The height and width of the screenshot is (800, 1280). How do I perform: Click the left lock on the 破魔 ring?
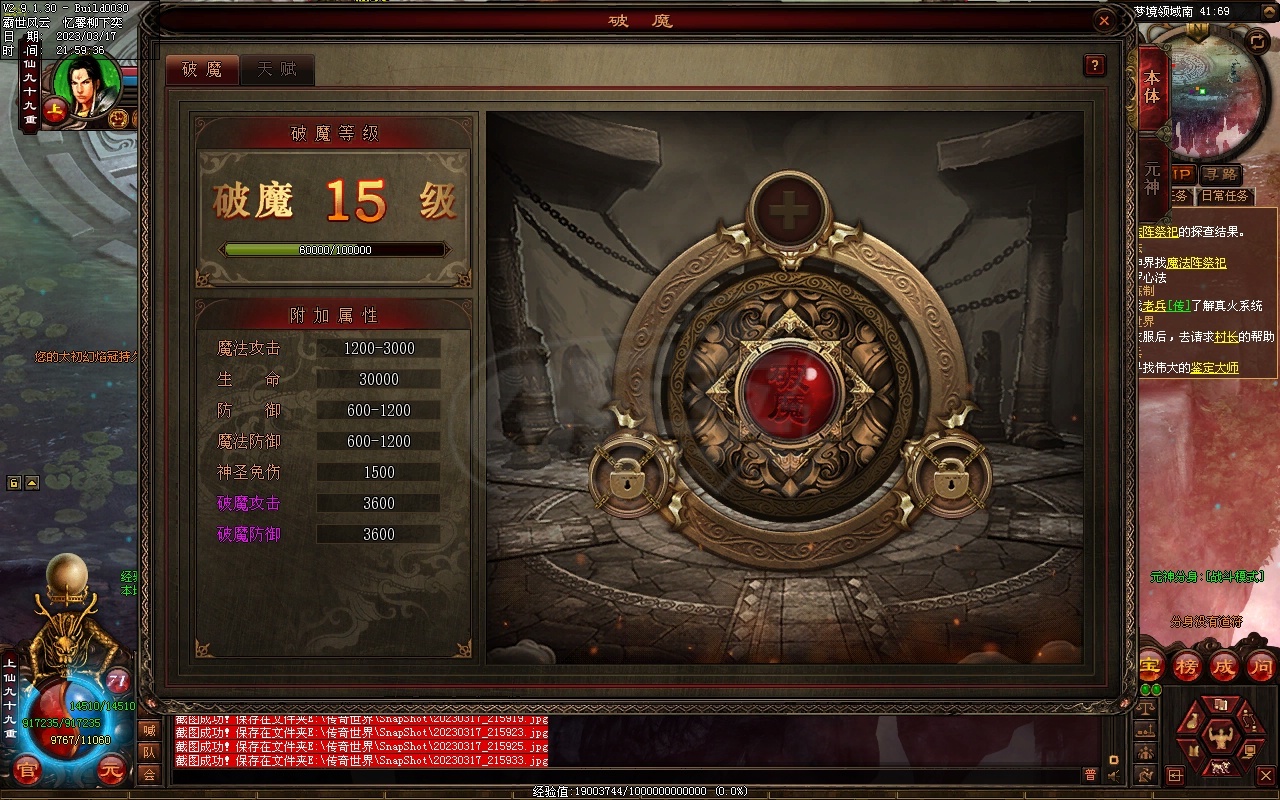[628, 478]
